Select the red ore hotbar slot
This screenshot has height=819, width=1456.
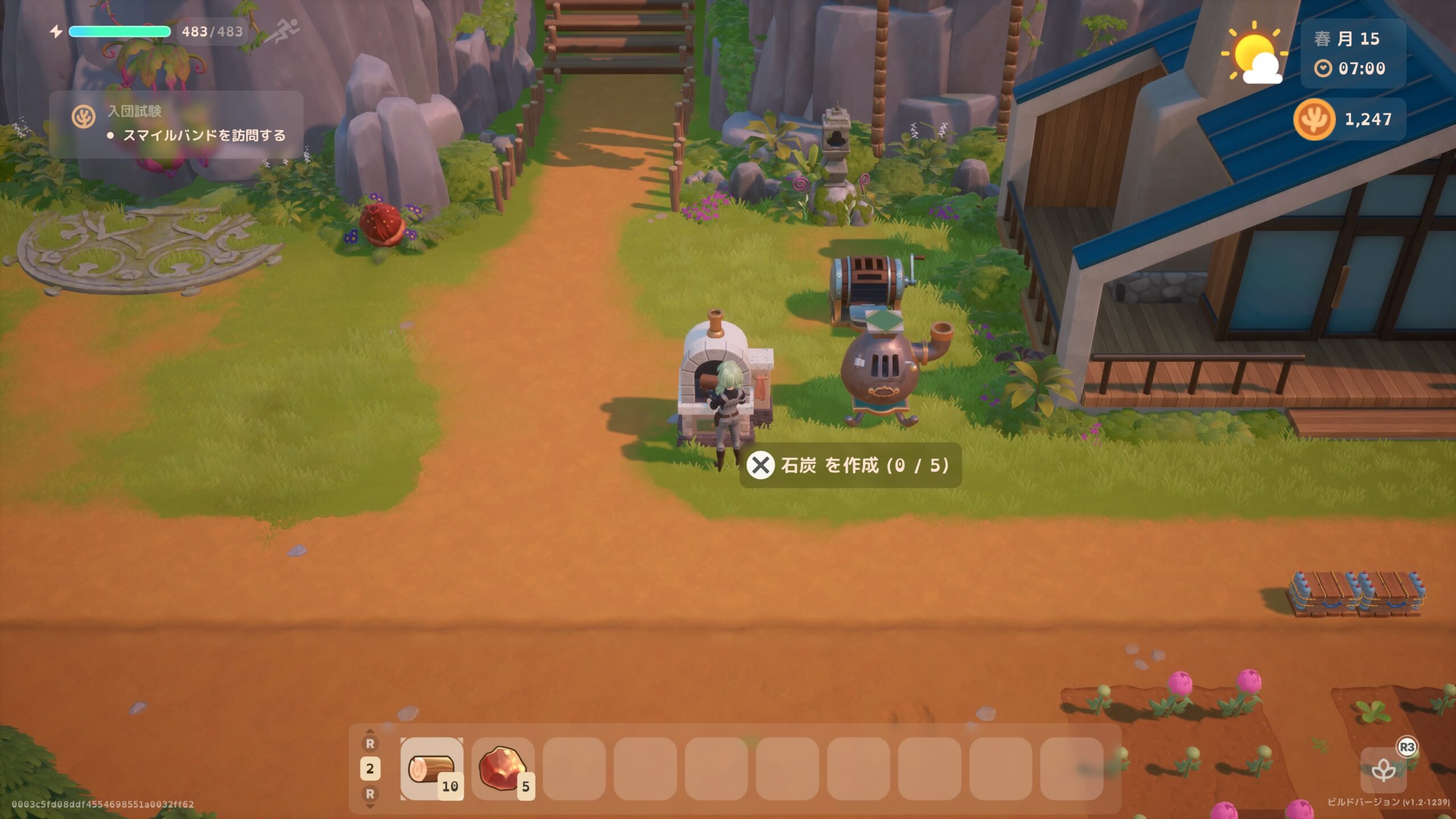(503, 768)
